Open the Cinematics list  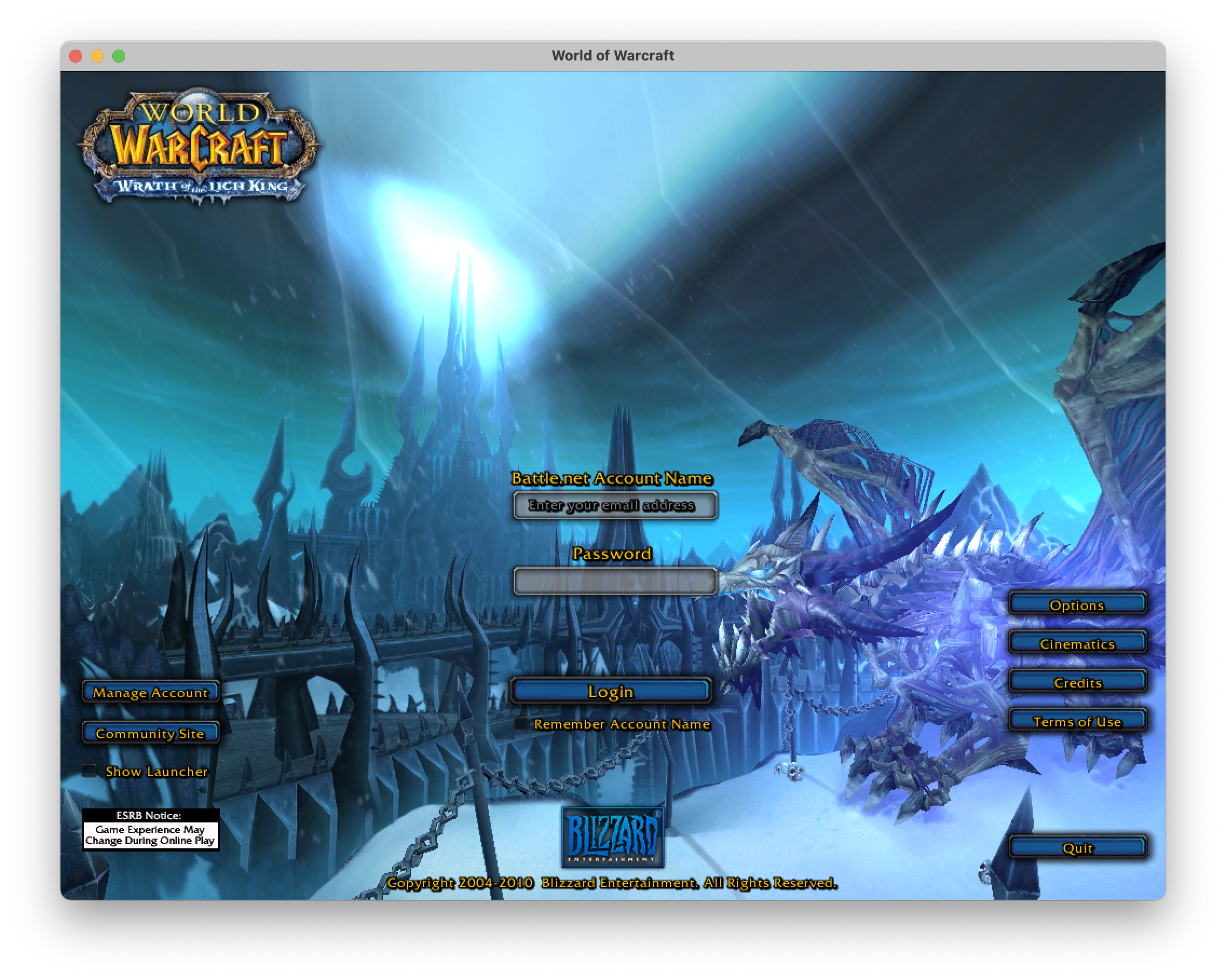pyautogui.click(x=1077, y=643)
